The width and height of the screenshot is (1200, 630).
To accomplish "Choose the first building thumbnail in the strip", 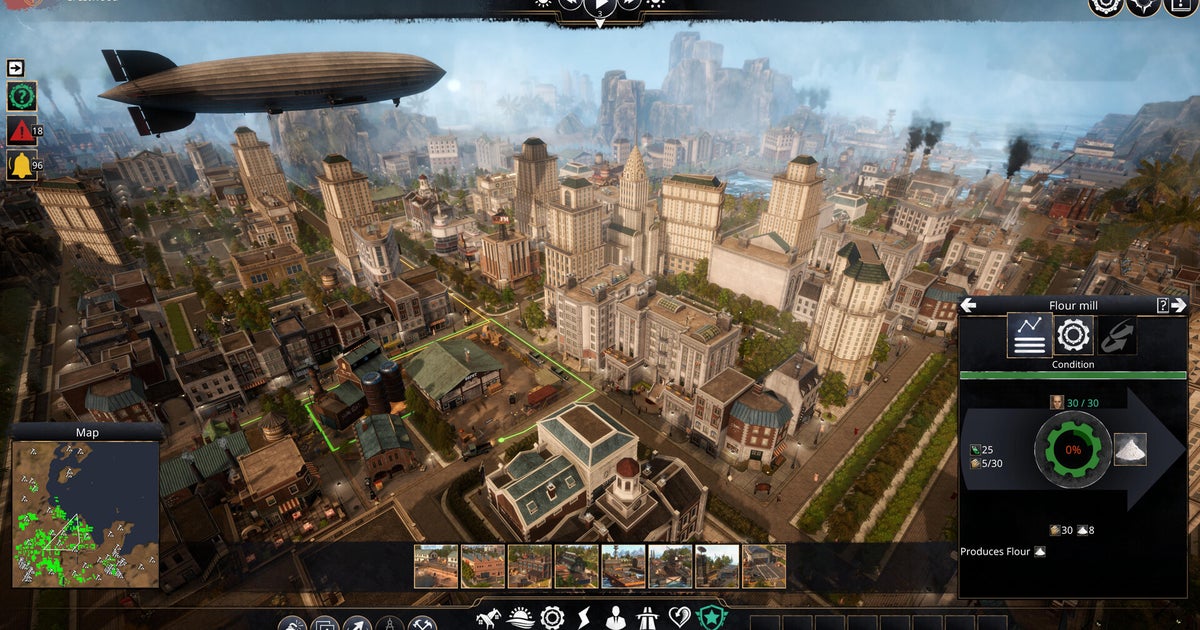I will pos(436,566).
